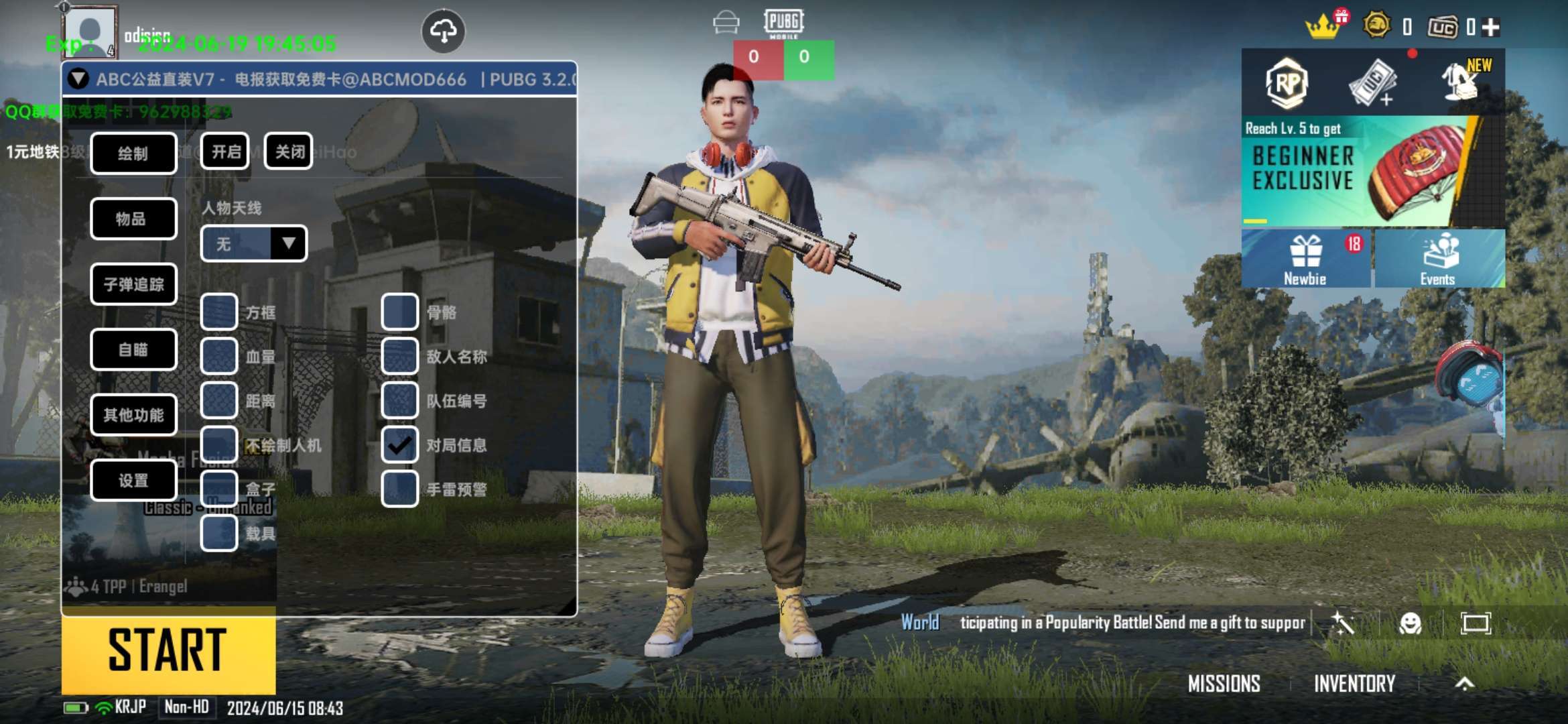Collapse the overlay panel with the triangle arrow

pos(78,79)
